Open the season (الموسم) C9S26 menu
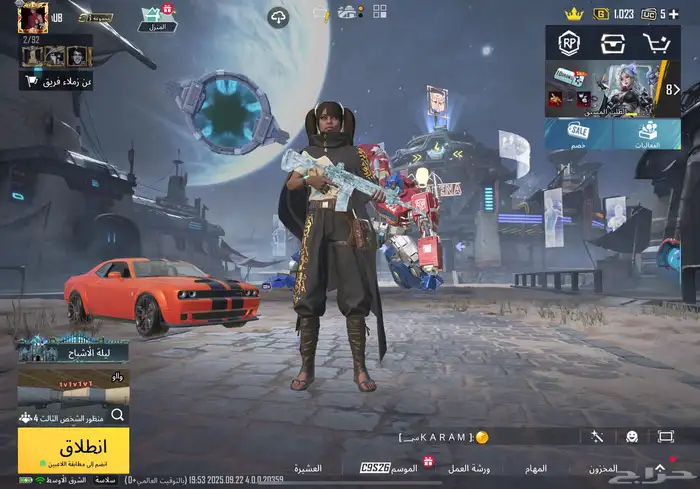The height and width of the screenshot is (489, 700). pos(390,467)
